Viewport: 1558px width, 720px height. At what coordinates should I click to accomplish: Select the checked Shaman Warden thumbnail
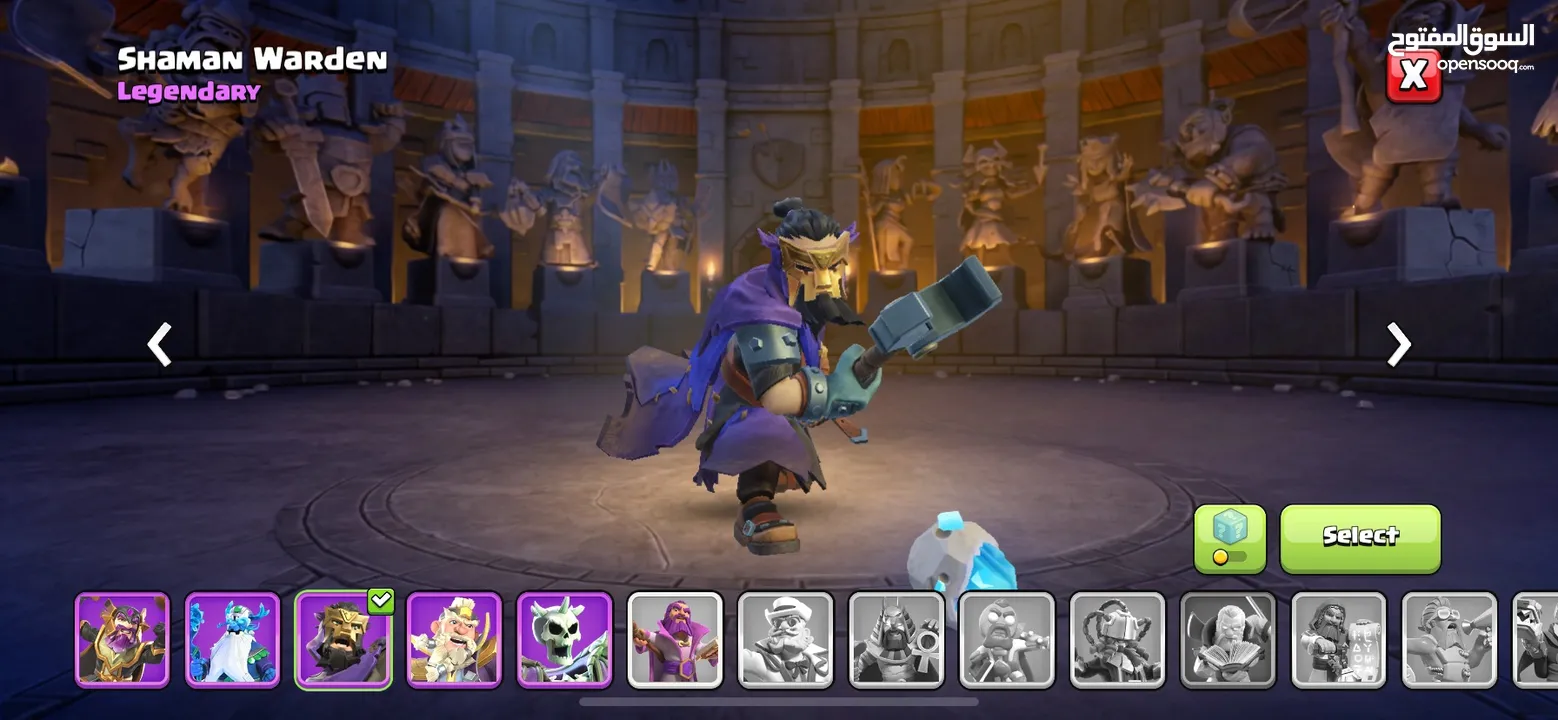(x=343, y=640)
